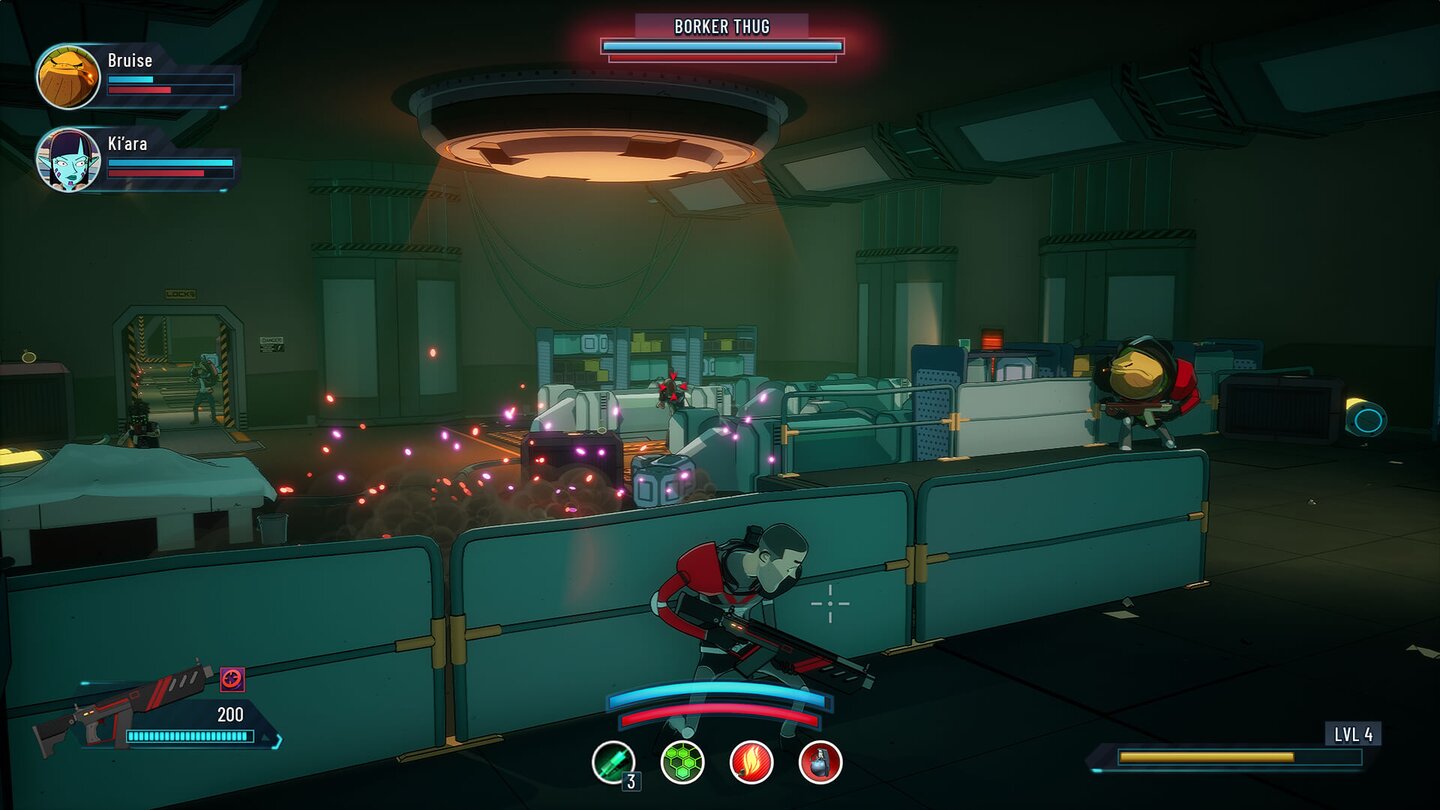This screenshot has width=1440, height=810.
Task: Select Ki'ara's squad portrait
Action: coord(68,160)
